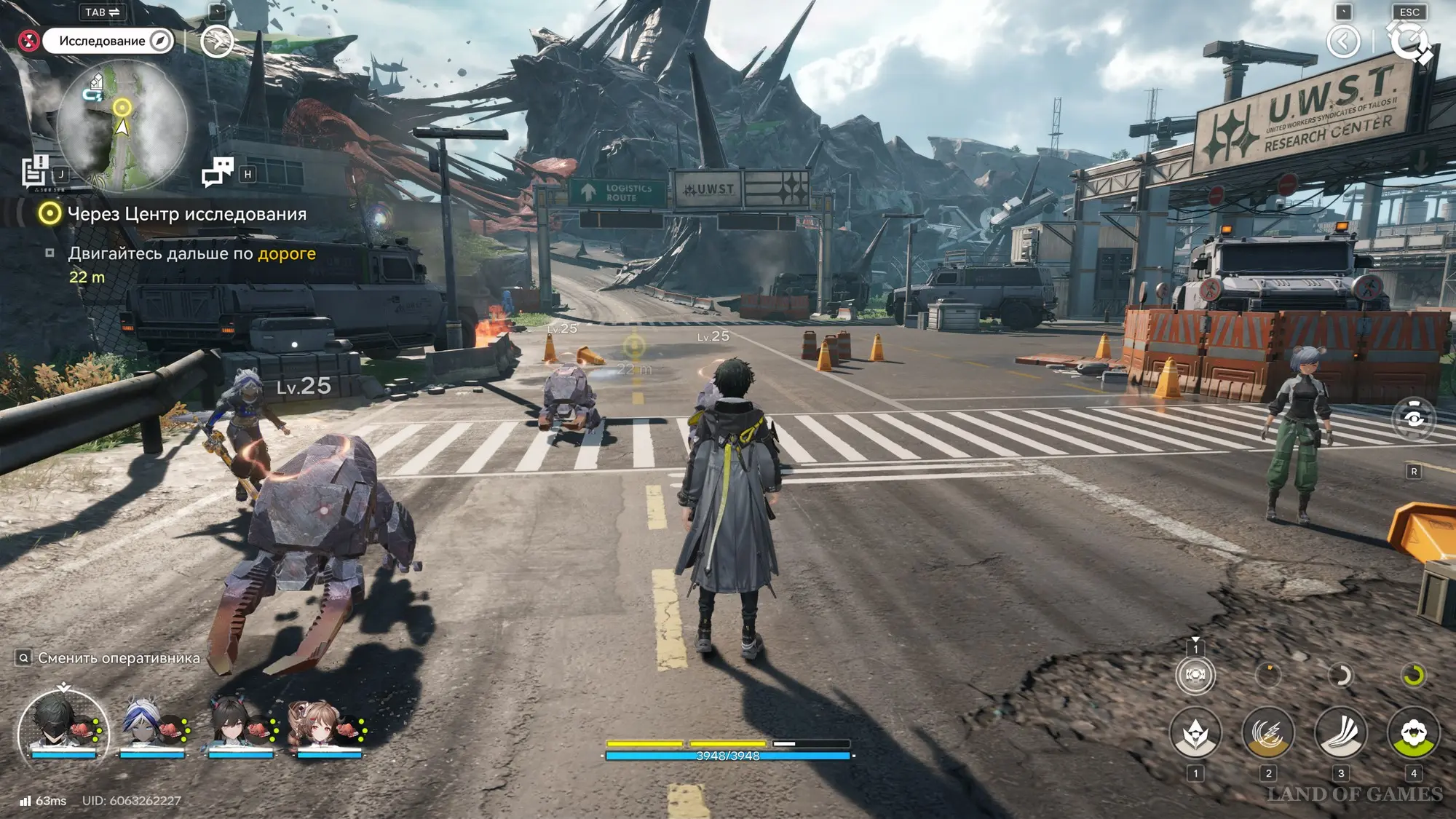Click the arrow circle beside Исследование

216,41
